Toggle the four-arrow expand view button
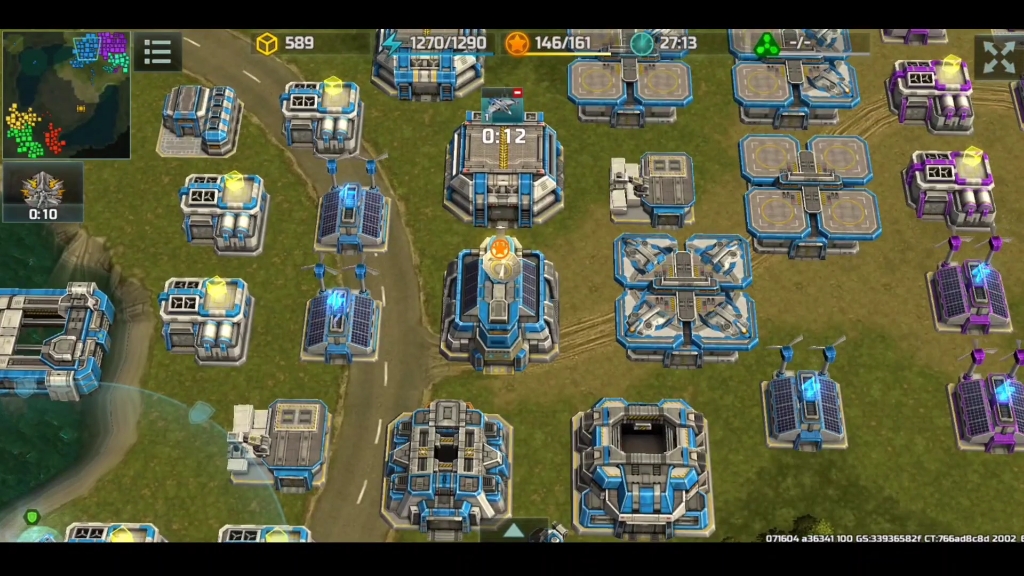1024x576 pixels. (x=998, y=57)
